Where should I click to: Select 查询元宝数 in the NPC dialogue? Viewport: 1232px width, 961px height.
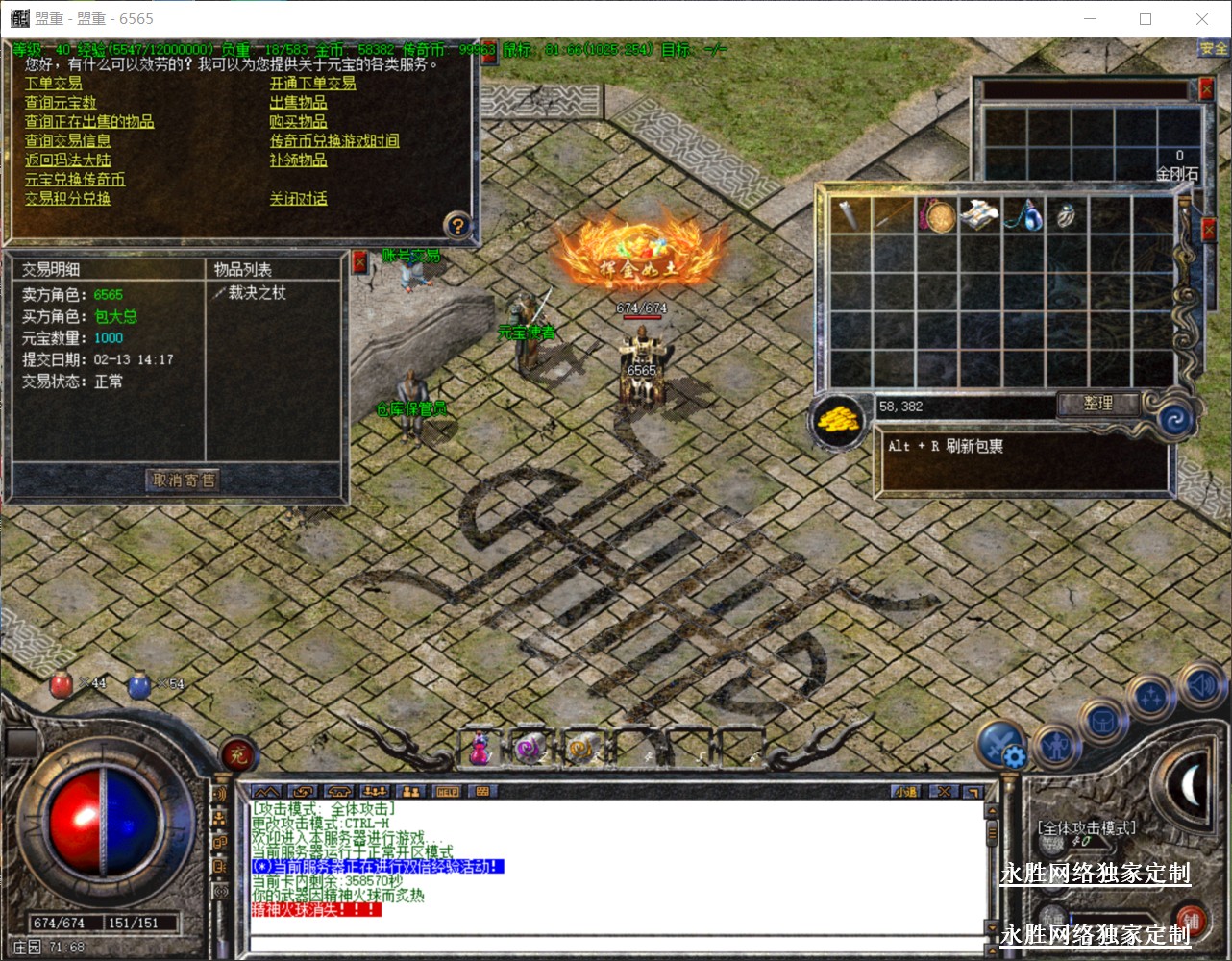(x=61, y=103)
